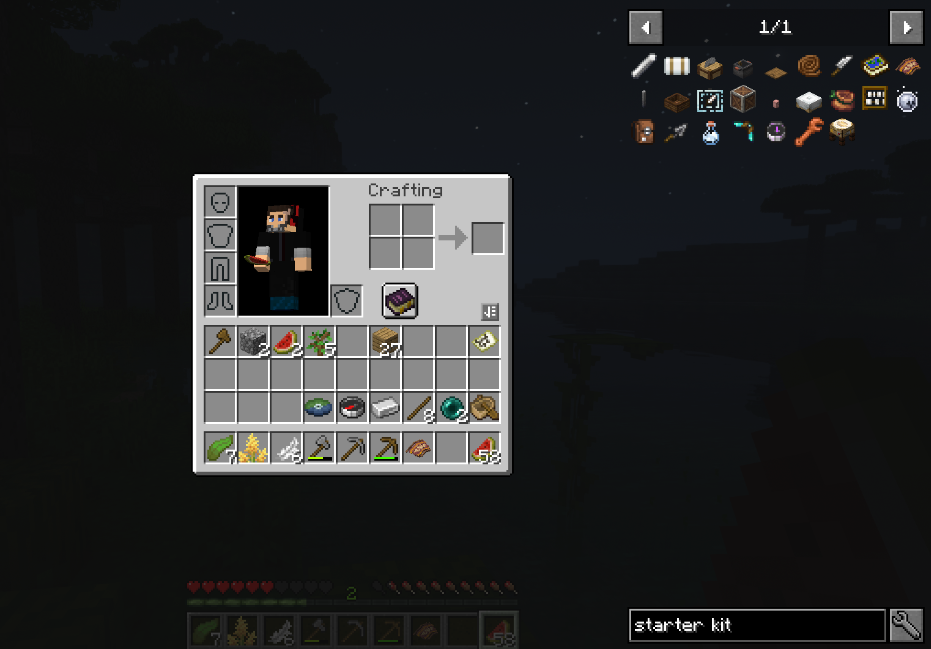The height and width of the screenshot is (649, 931).
Task: Select the cobblestone stack slot
Action: click(x=253, y=342)
